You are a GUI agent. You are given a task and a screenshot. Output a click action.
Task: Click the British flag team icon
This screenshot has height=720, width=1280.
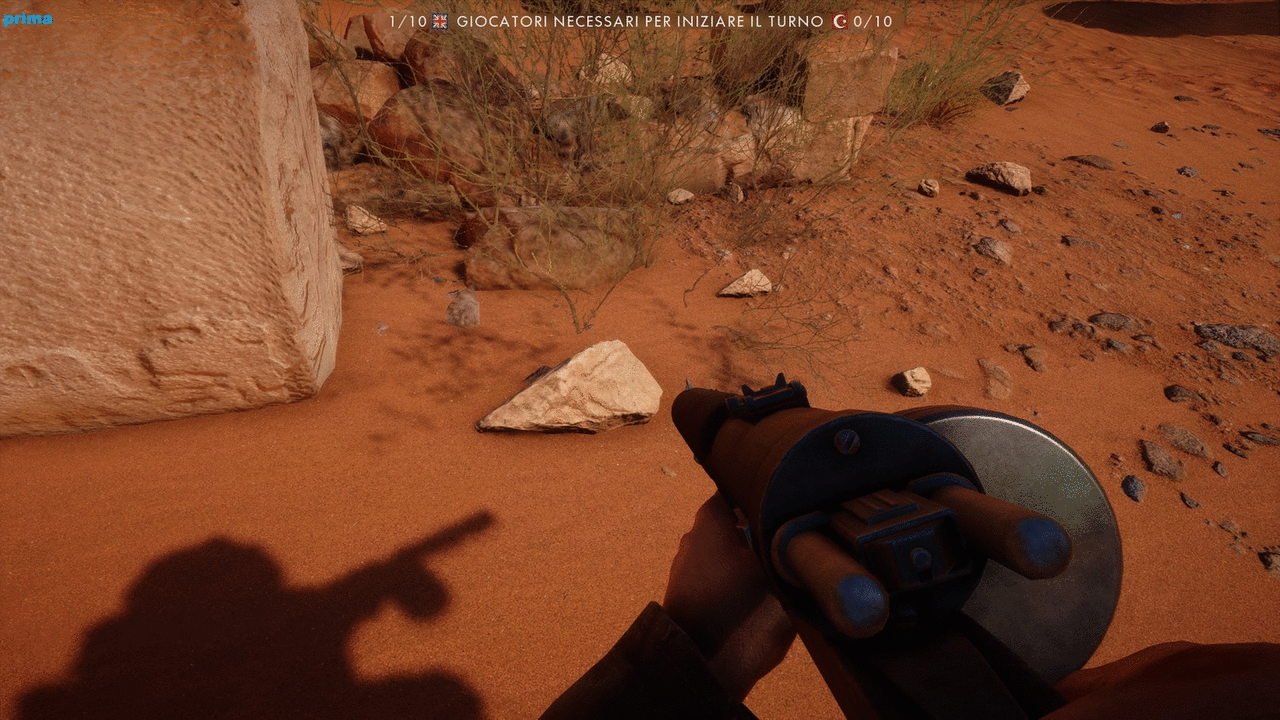click(440, 21)
